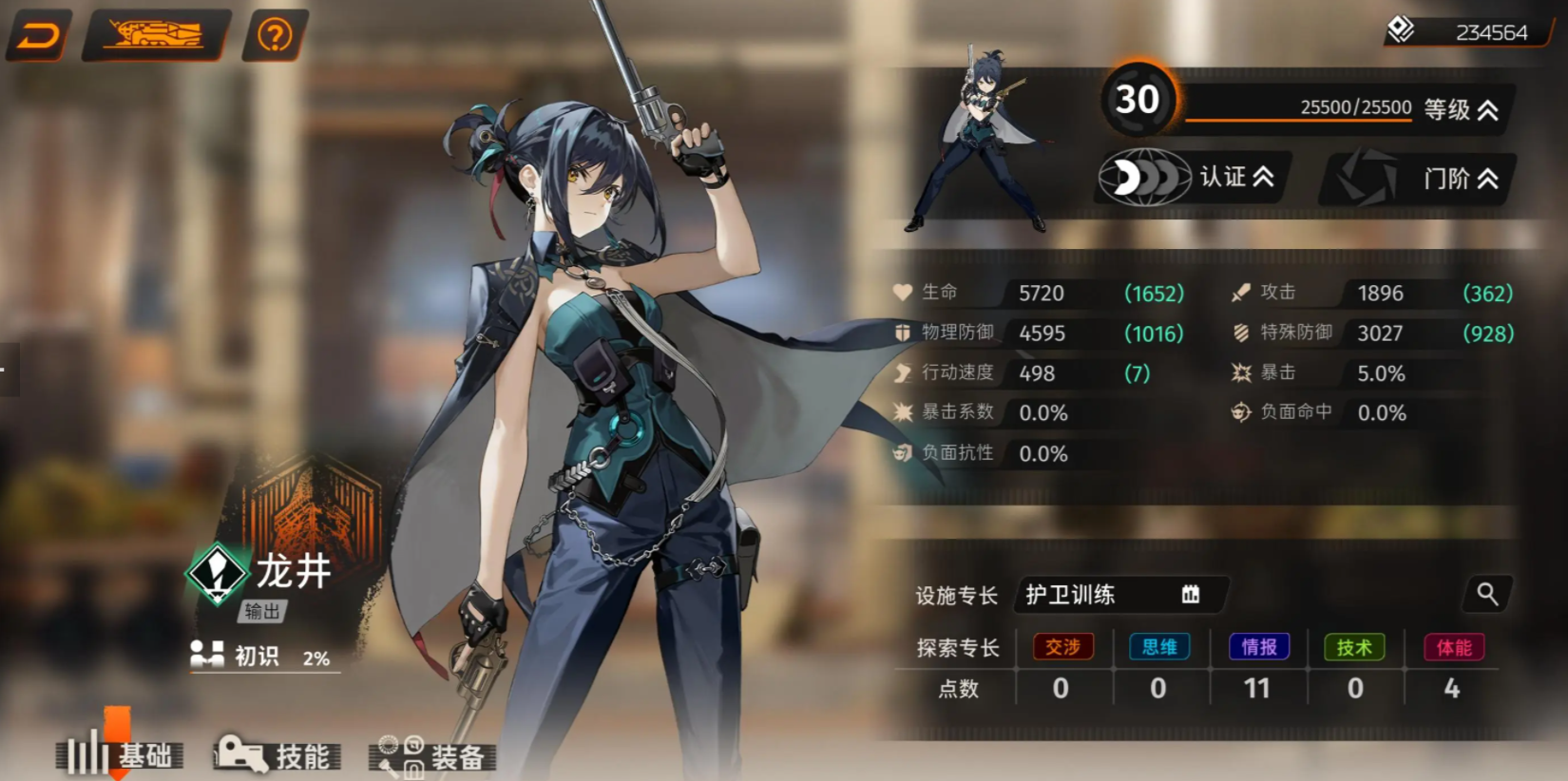Go back with the return arrow button
The height and width of the screenshot is (781, 1568).
coord(39,36)
